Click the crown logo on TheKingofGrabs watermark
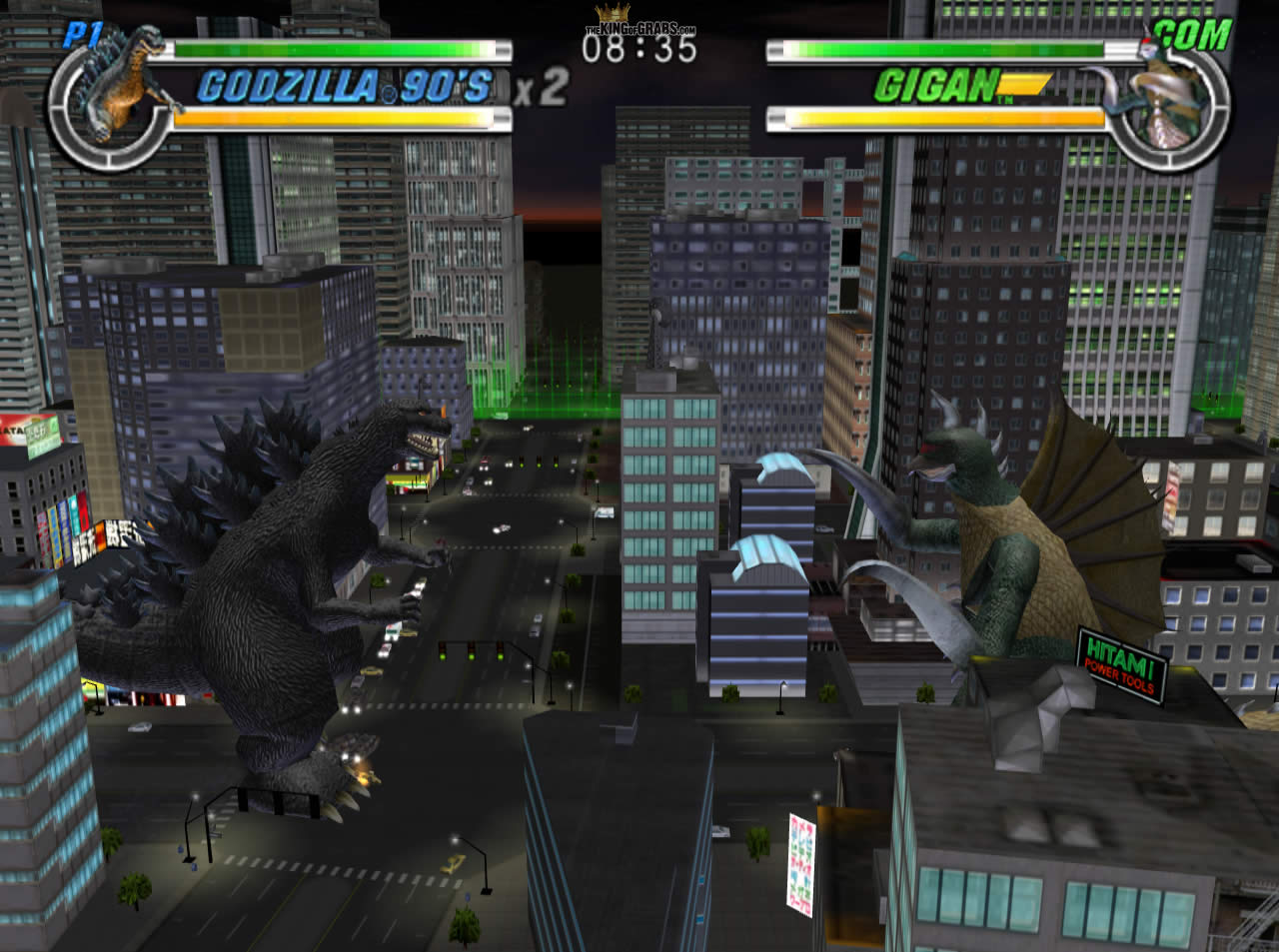The image size is (1279, 952). 612,12
